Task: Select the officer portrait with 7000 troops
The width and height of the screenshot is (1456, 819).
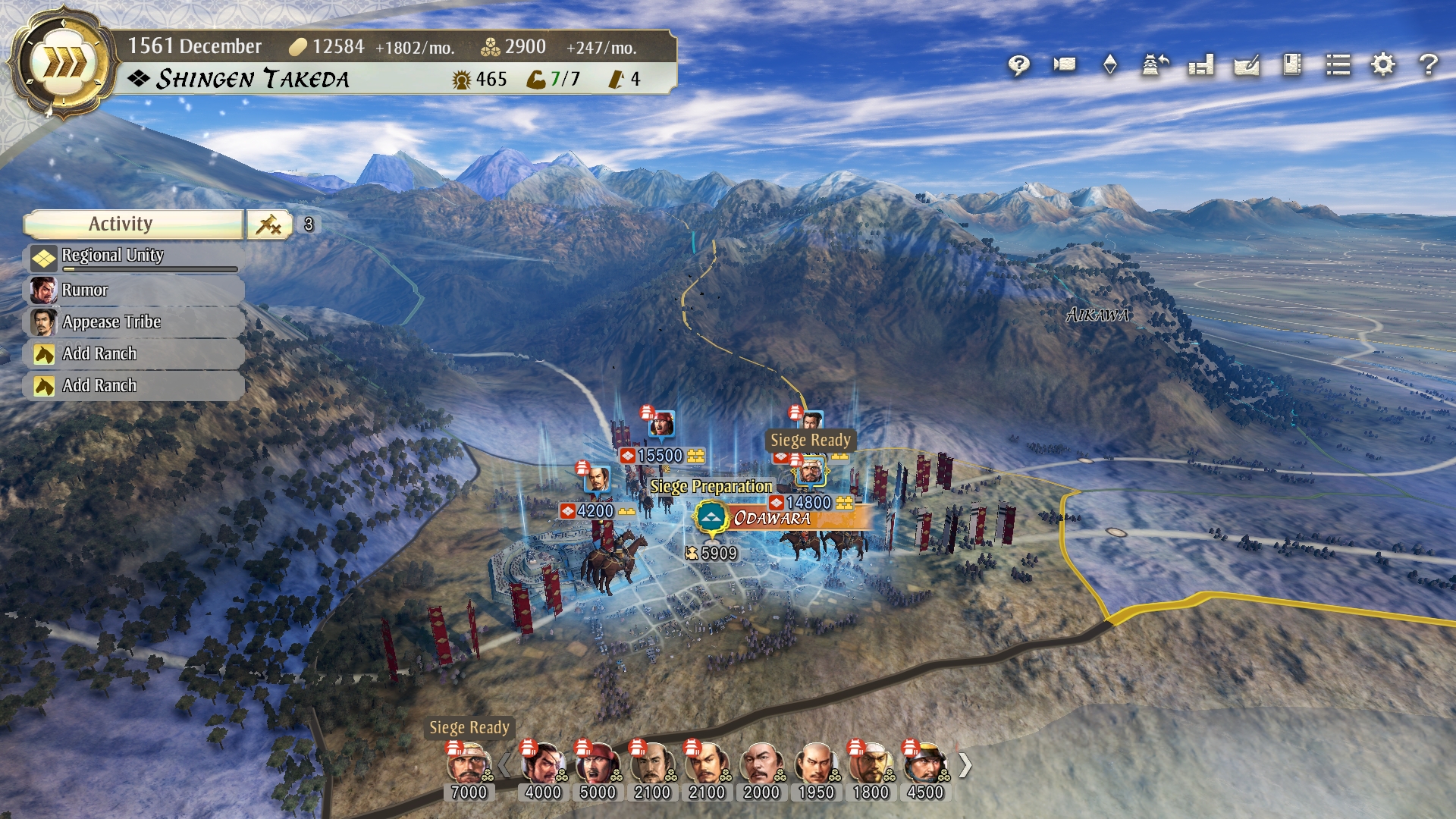Action: (x=468, y=764)
